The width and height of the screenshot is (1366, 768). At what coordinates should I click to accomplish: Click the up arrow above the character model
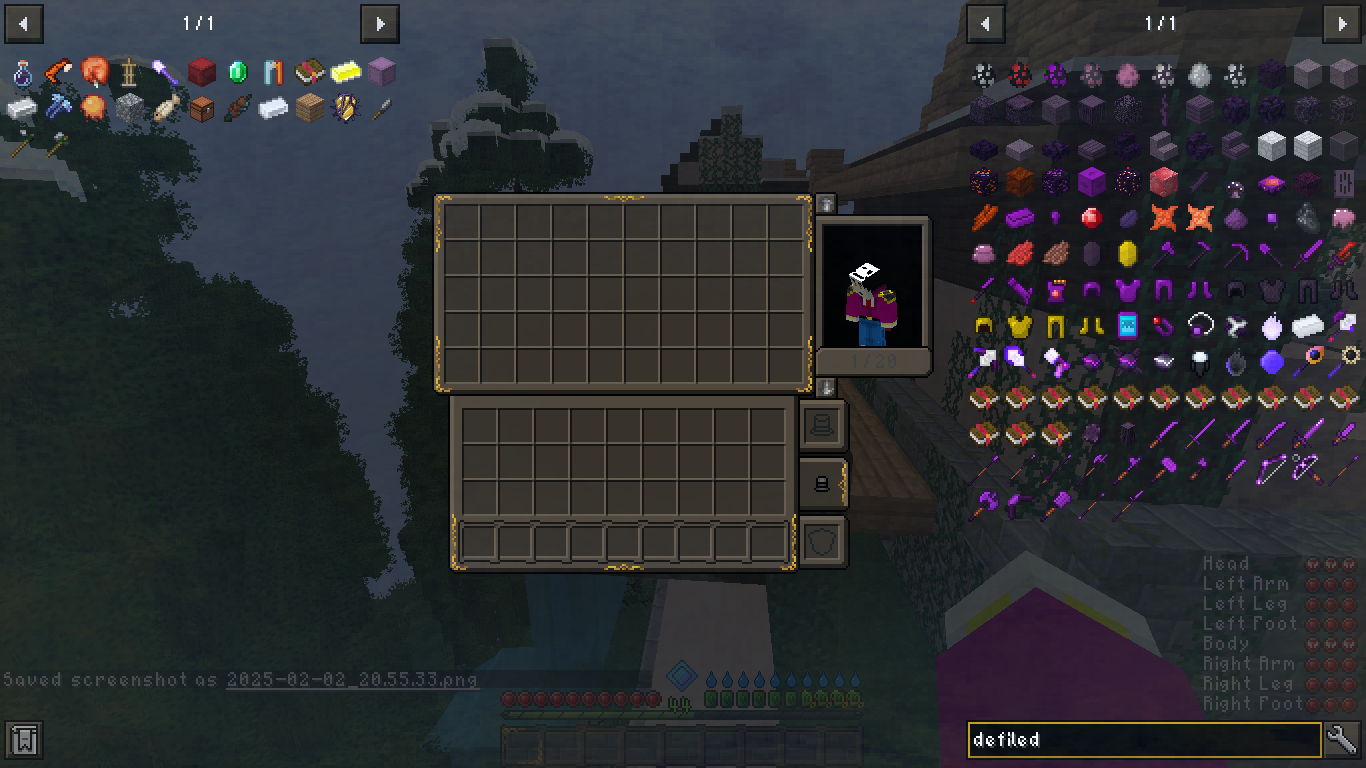pos(826,201)
